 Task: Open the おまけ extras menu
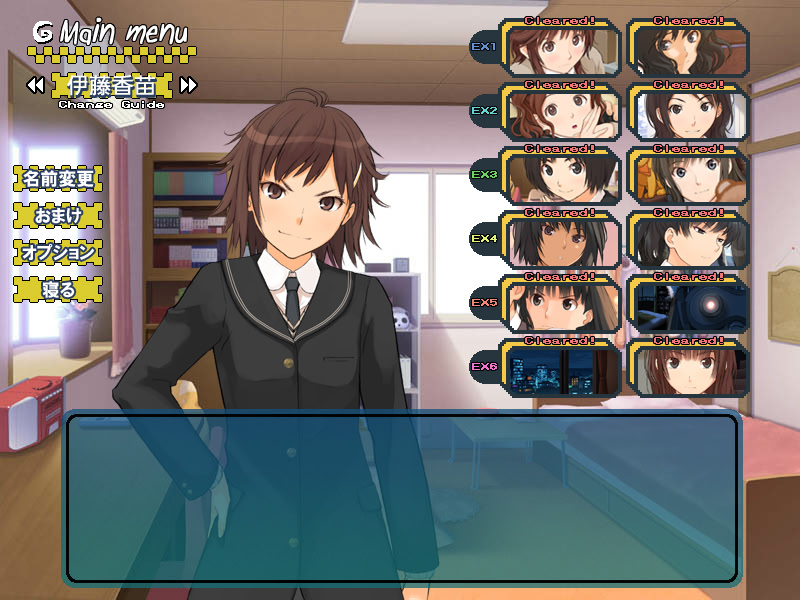(x=57, y=216)
